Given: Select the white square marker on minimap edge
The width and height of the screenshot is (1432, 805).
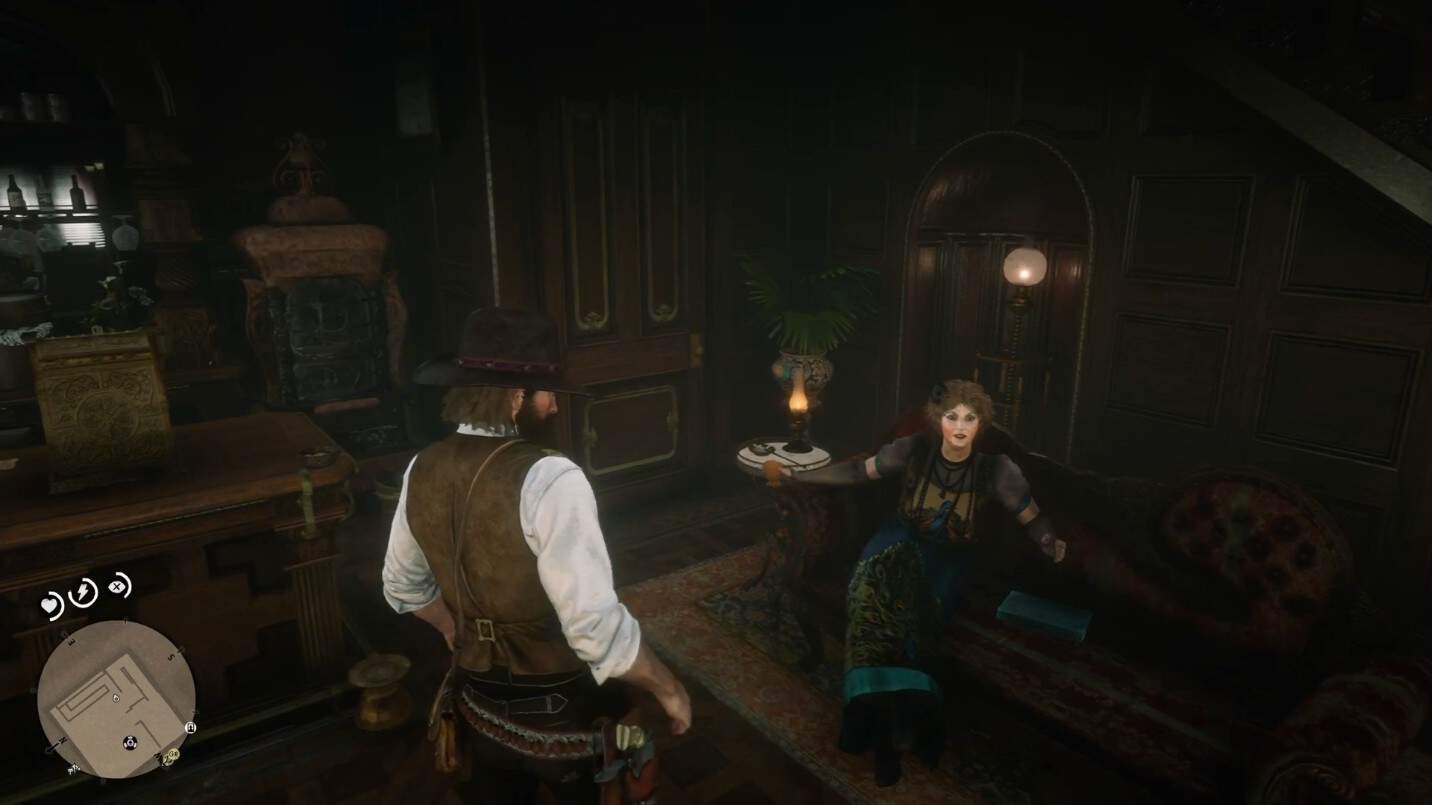Looking at the screenshot, I should (x=191, y=728).
